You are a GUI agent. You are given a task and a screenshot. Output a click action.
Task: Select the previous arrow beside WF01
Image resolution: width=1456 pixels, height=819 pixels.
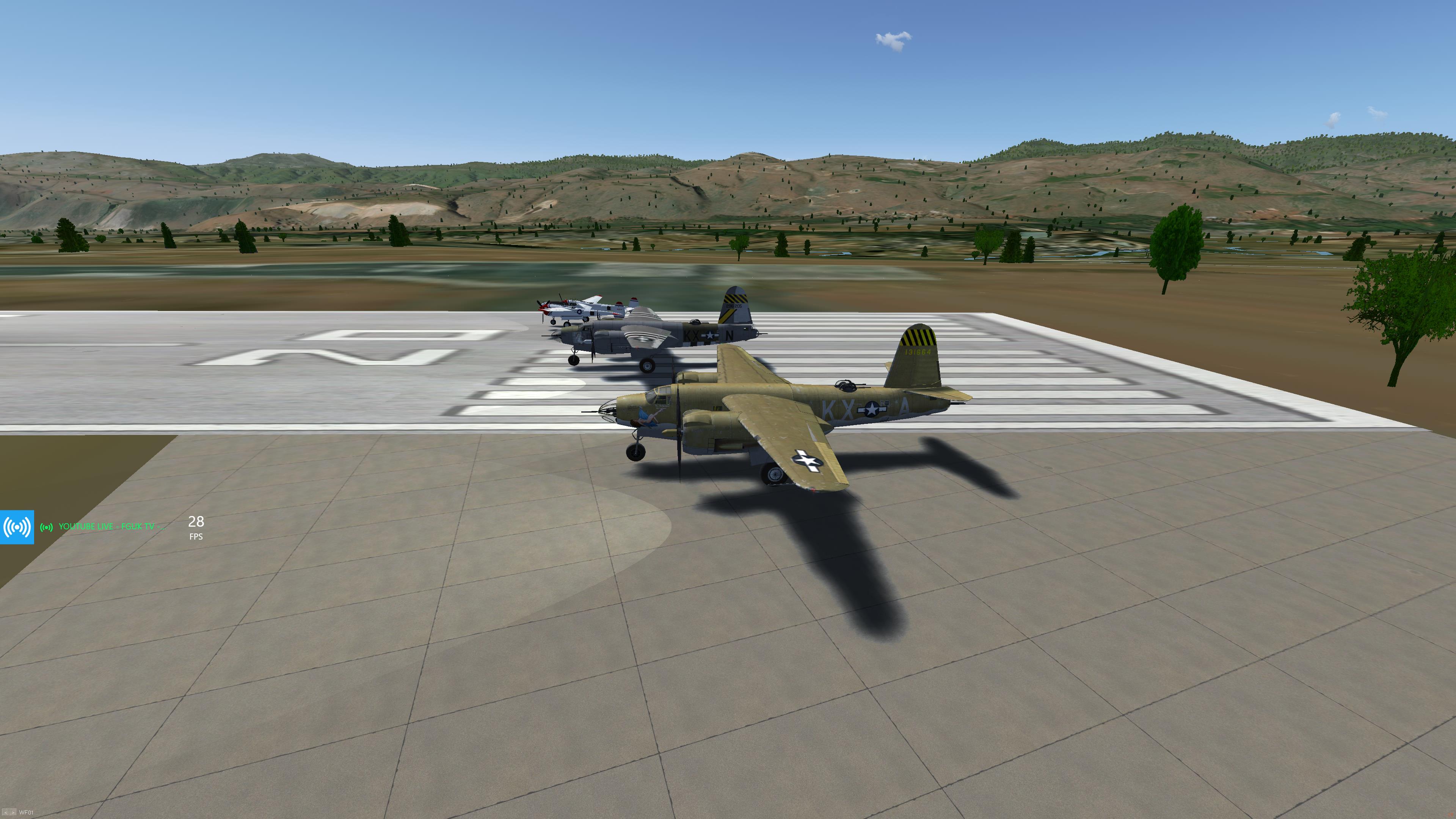tap(6, 813)
